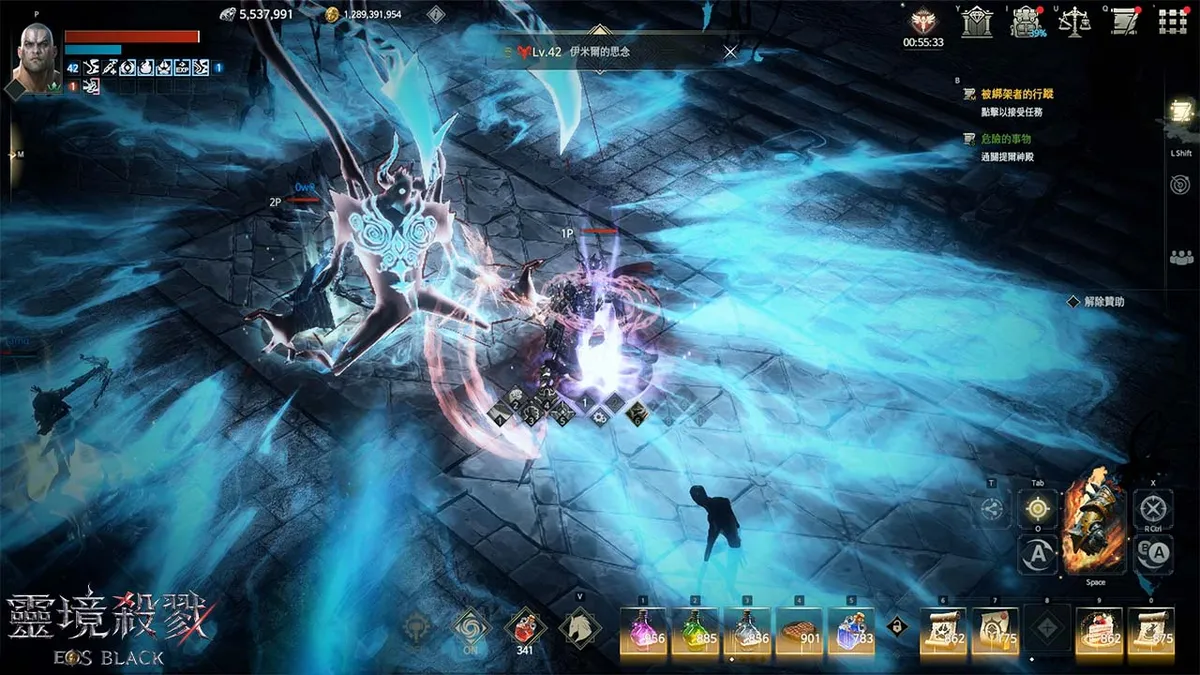The width and height of the screenshot is (1200, 675).
Task: Click the 解除贊助 button
Action: point(1104,301)
